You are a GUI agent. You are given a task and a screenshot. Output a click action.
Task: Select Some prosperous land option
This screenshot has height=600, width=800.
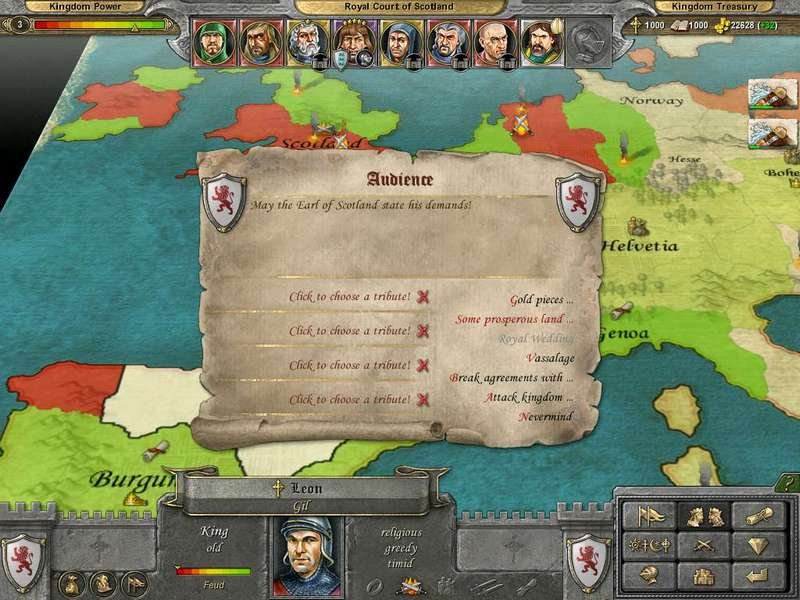514,319
